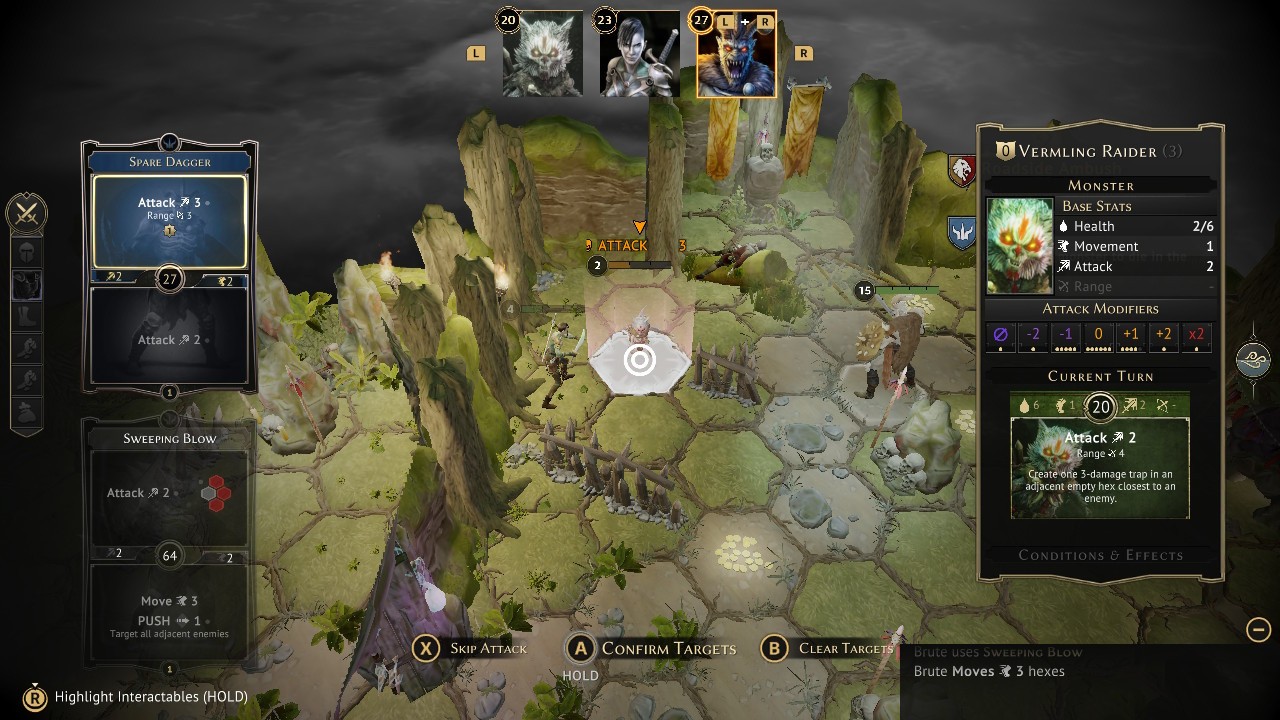Click the chest armor equipment slot
Image resolution: width=1280 pixels, height=720 pixels.
(x=27, y=284)
